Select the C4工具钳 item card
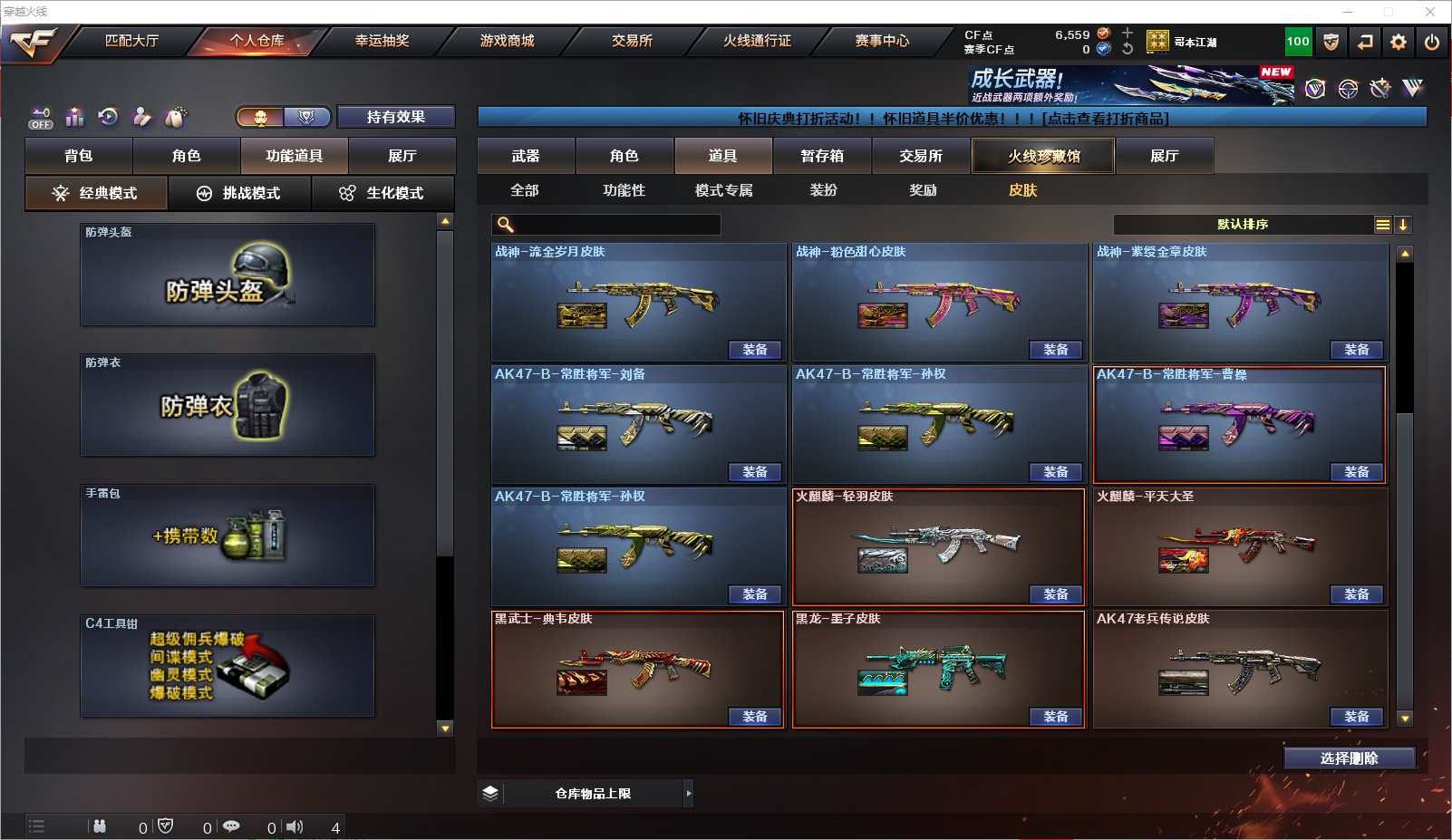 [x=227, y=667]
